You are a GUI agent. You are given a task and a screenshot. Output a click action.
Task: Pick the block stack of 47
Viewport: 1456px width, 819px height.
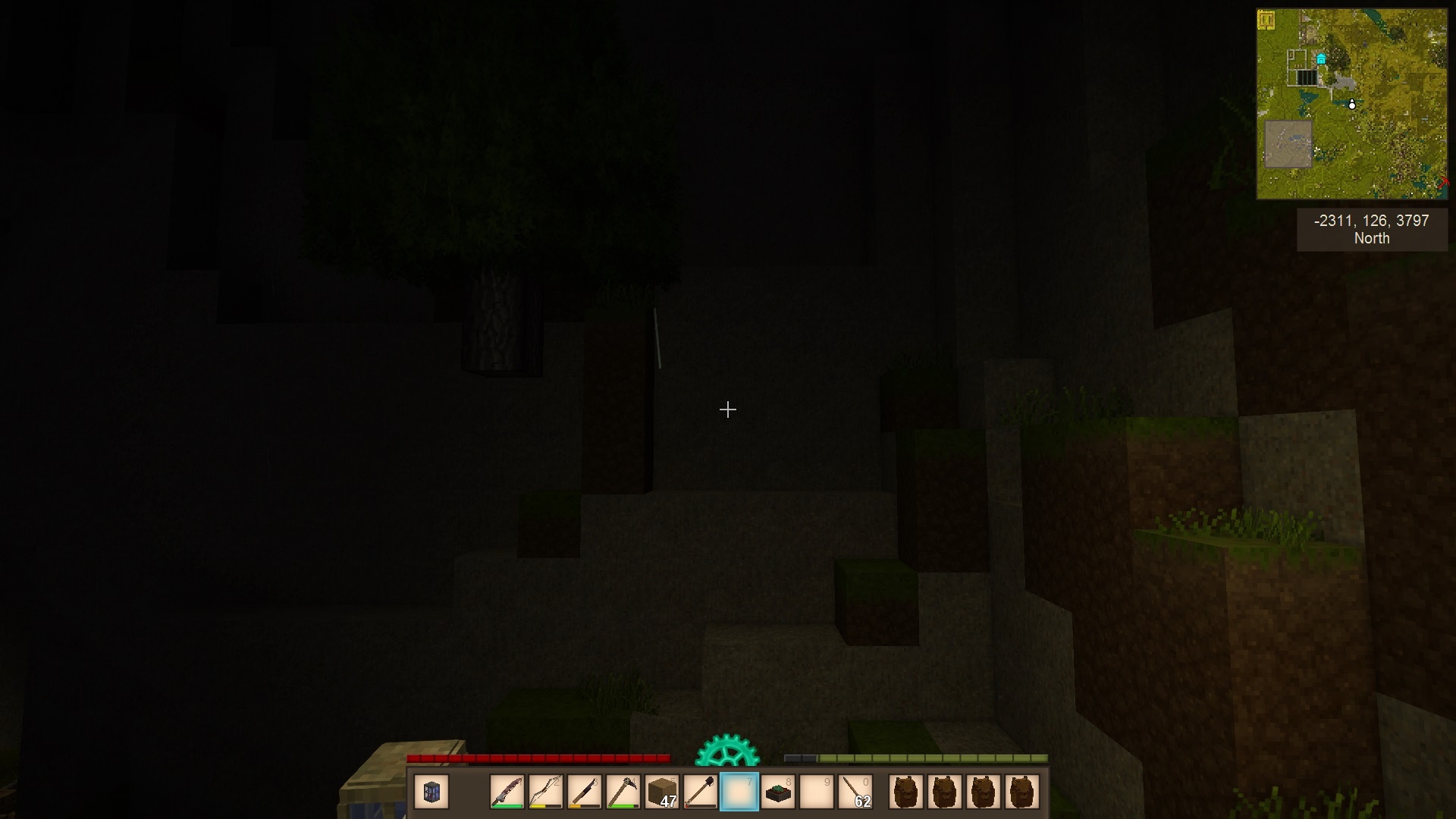662,792
